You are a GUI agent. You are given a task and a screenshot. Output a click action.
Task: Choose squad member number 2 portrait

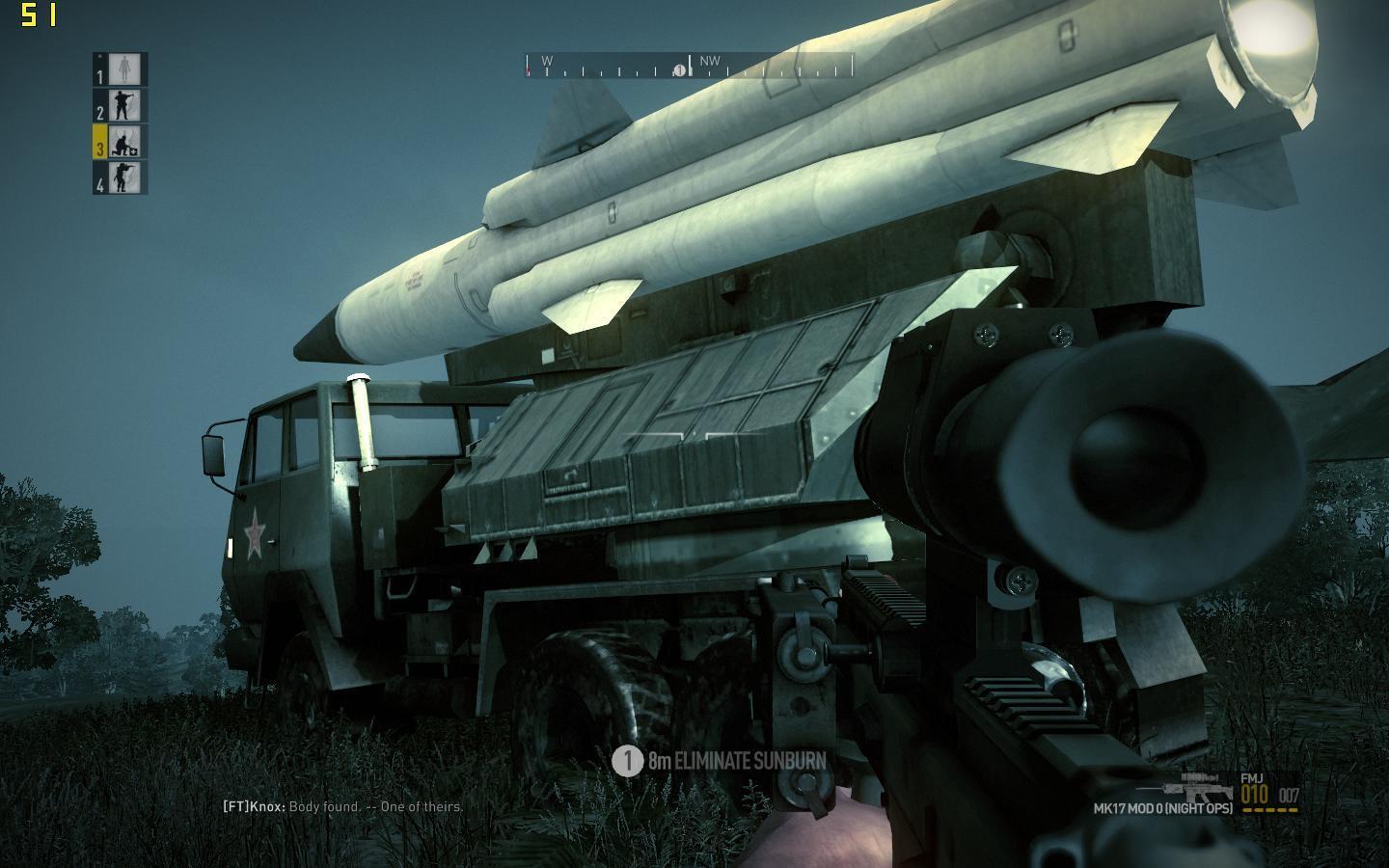pos(122,106)
